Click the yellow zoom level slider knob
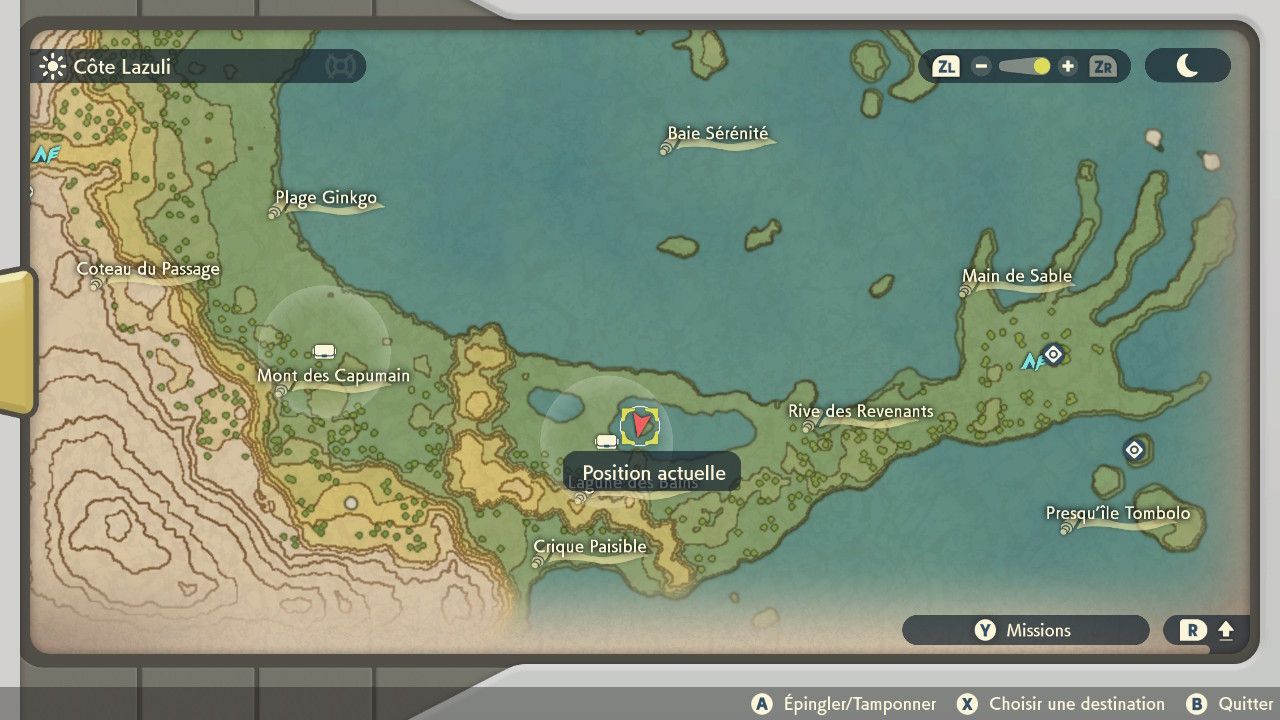1280x720 pixels. [1041, 67]
